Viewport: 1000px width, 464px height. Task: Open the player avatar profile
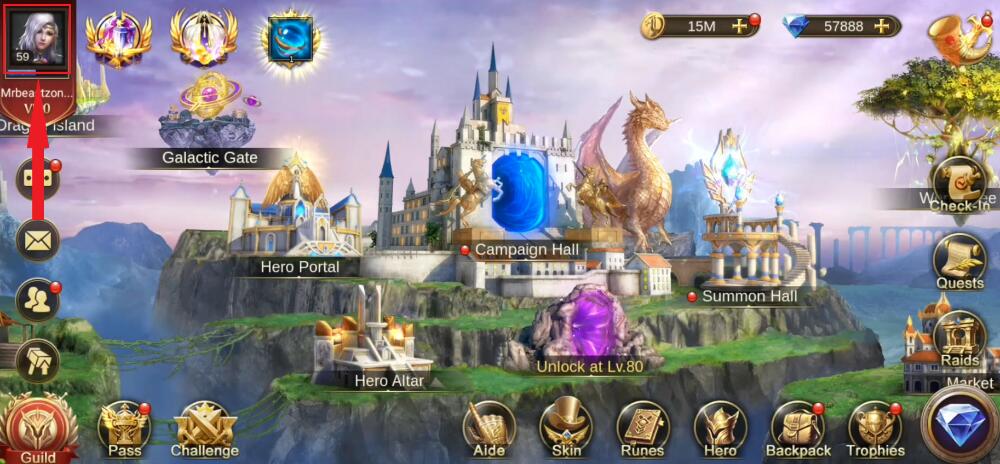[x=37, y=37]
